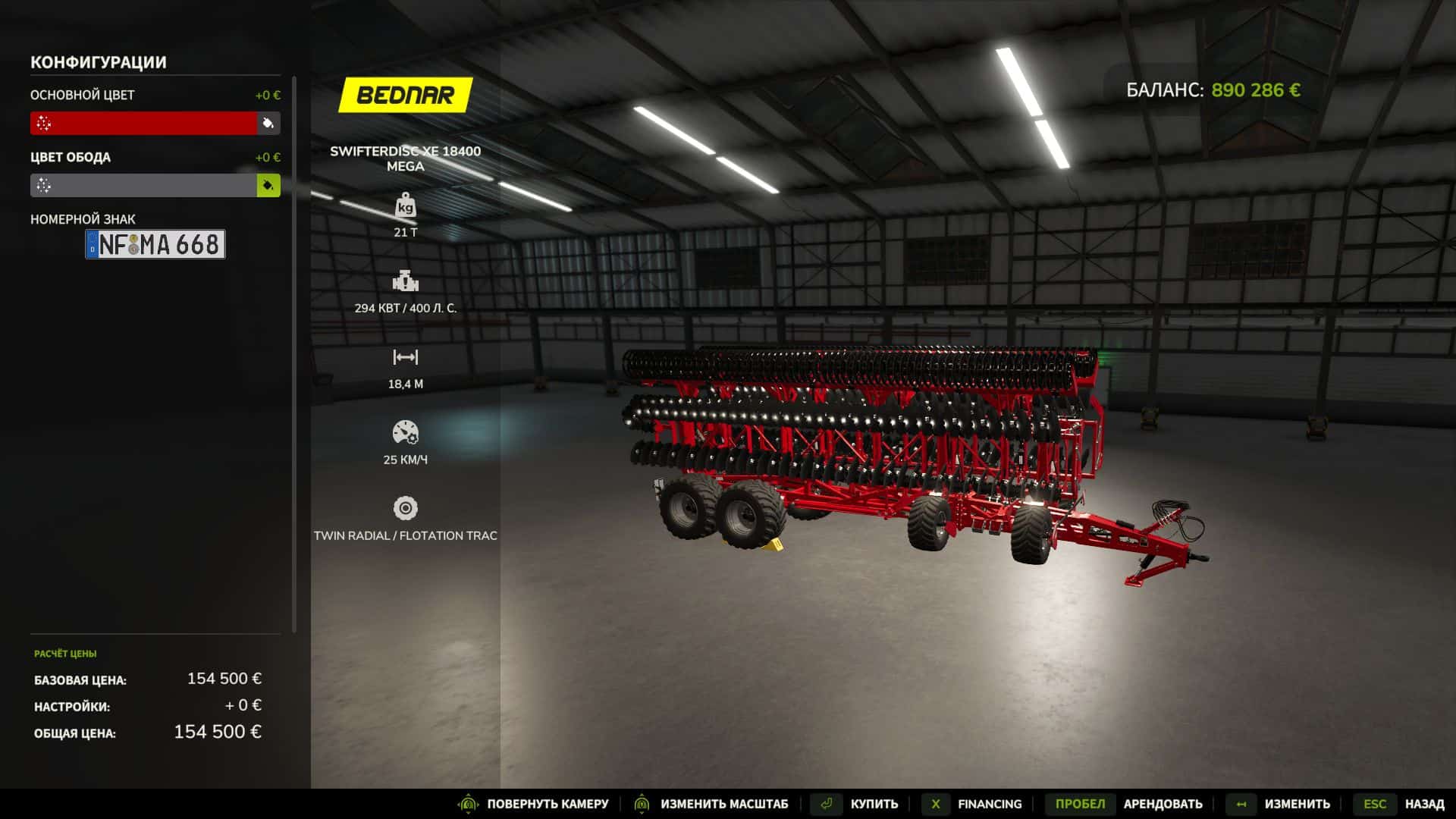
Task: Open the main color paint bucket picker
Action: click(x=268, y=123)
